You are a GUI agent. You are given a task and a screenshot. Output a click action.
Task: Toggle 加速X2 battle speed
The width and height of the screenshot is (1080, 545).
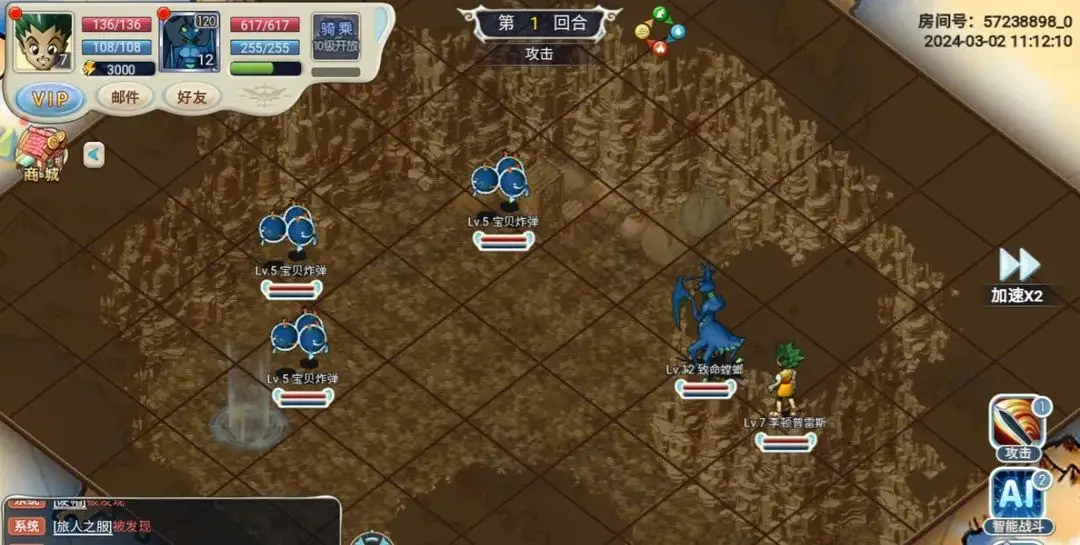point(1018,275)
